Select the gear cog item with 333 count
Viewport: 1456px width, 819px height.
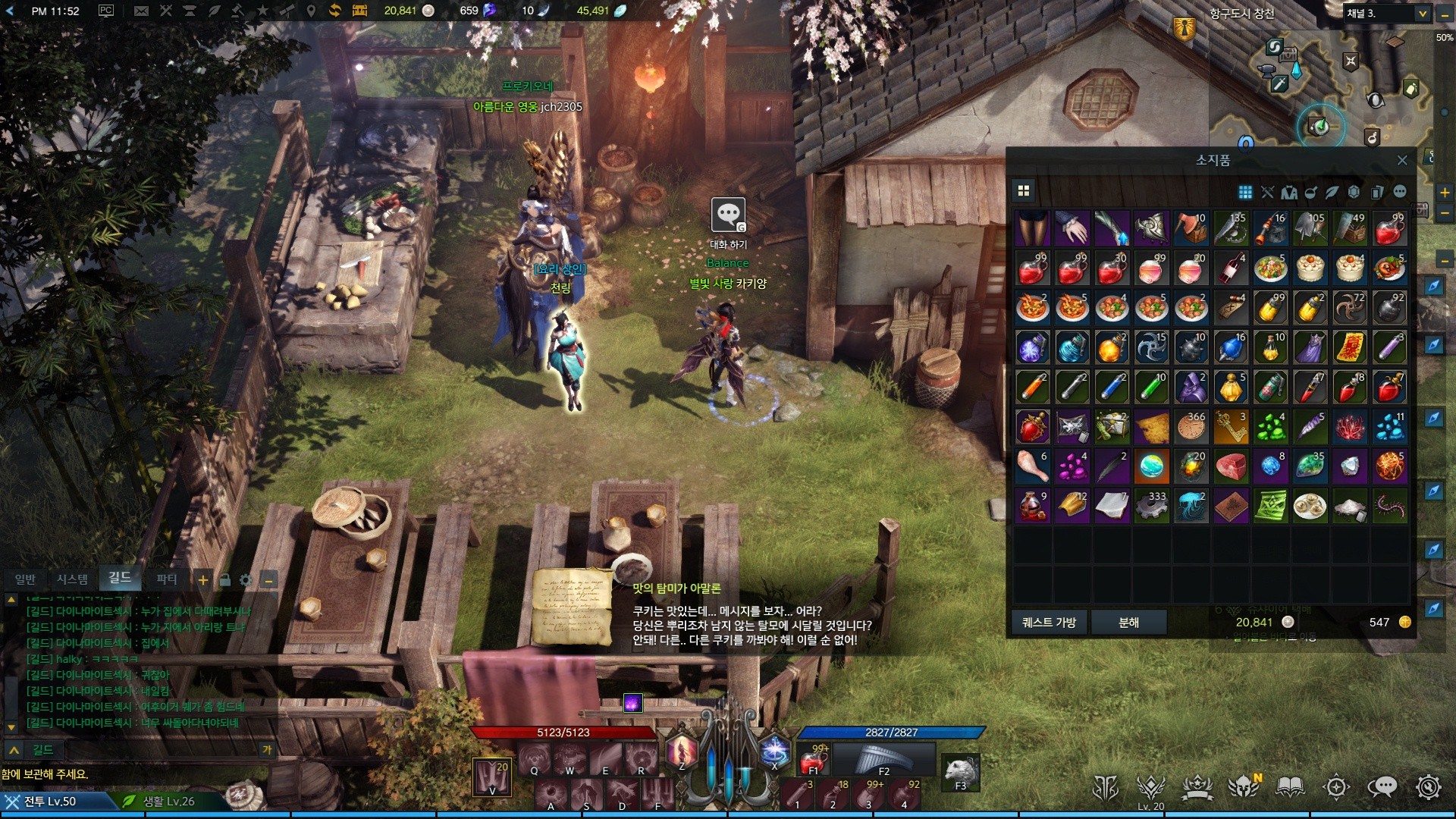(x=1151, y=506)
